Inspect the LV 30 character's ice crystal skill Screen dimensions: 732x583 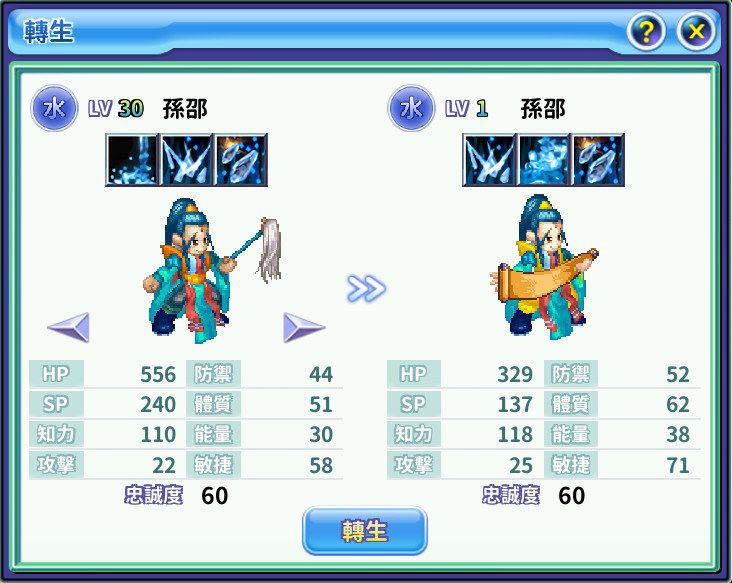coord(240,160)
